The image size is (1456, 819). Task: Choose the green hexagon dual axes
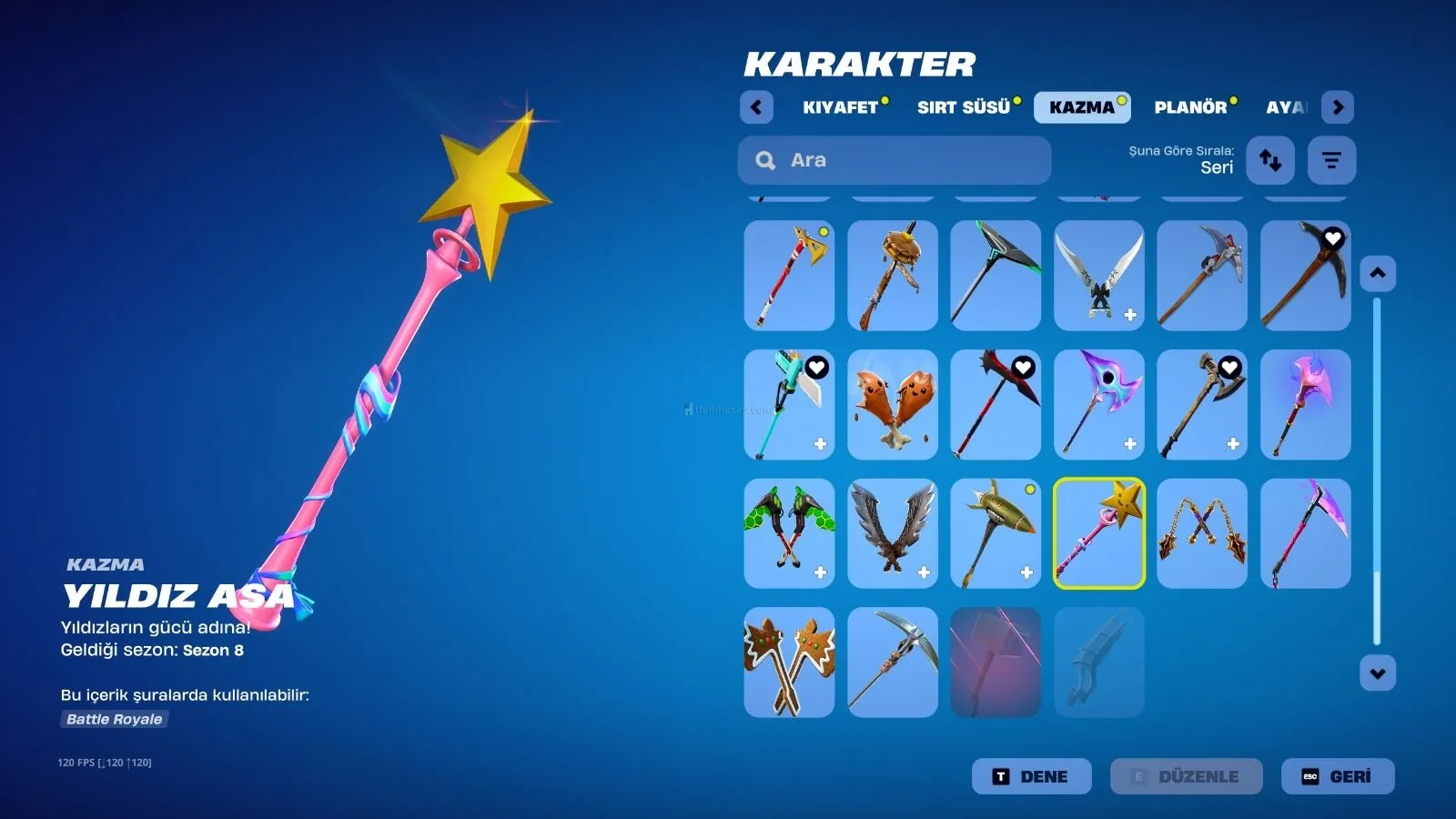[x=789, y=533]
